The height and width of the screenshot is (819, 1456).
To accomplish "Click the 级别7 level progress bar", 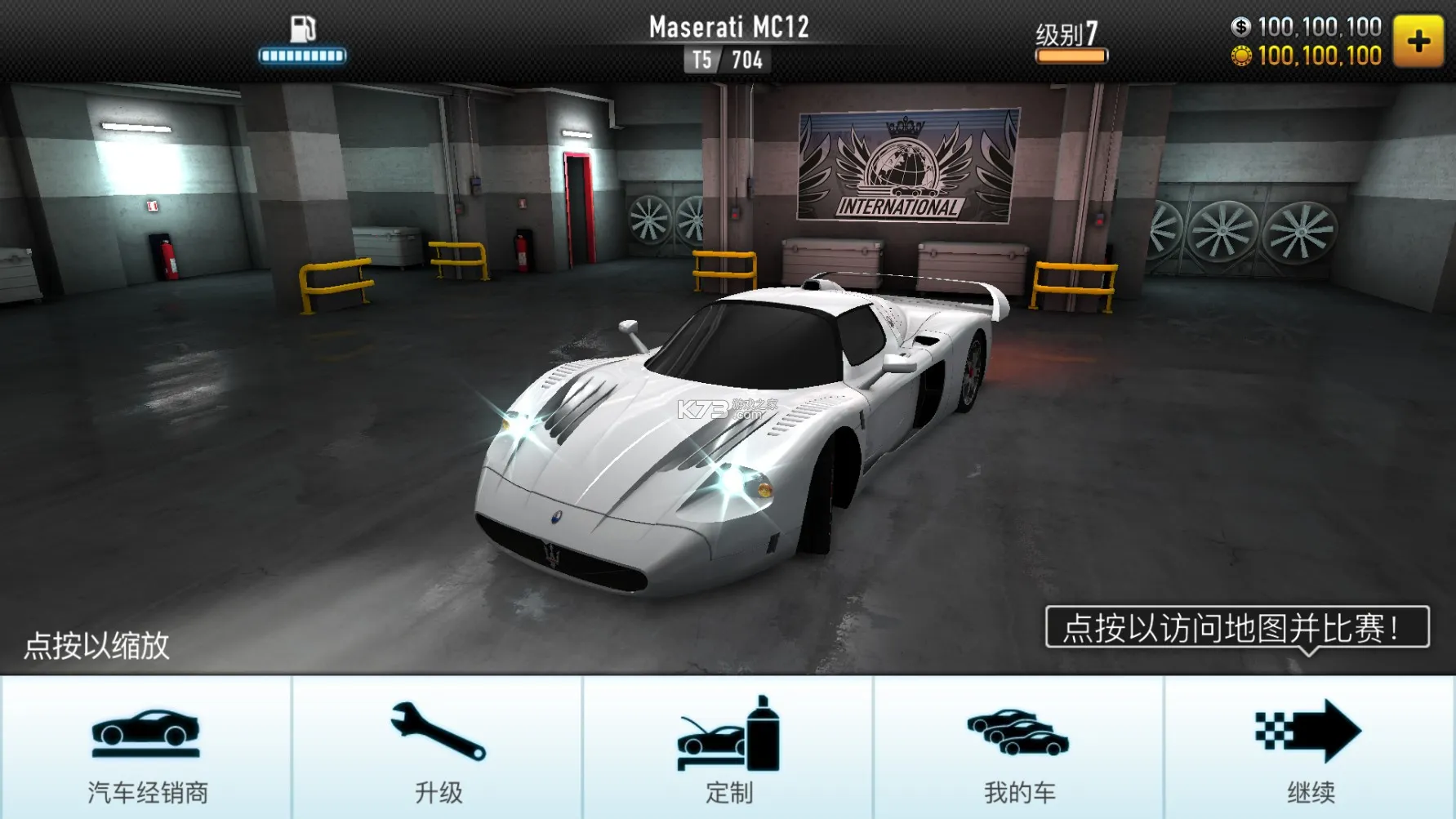I will tap(1071, 33).
